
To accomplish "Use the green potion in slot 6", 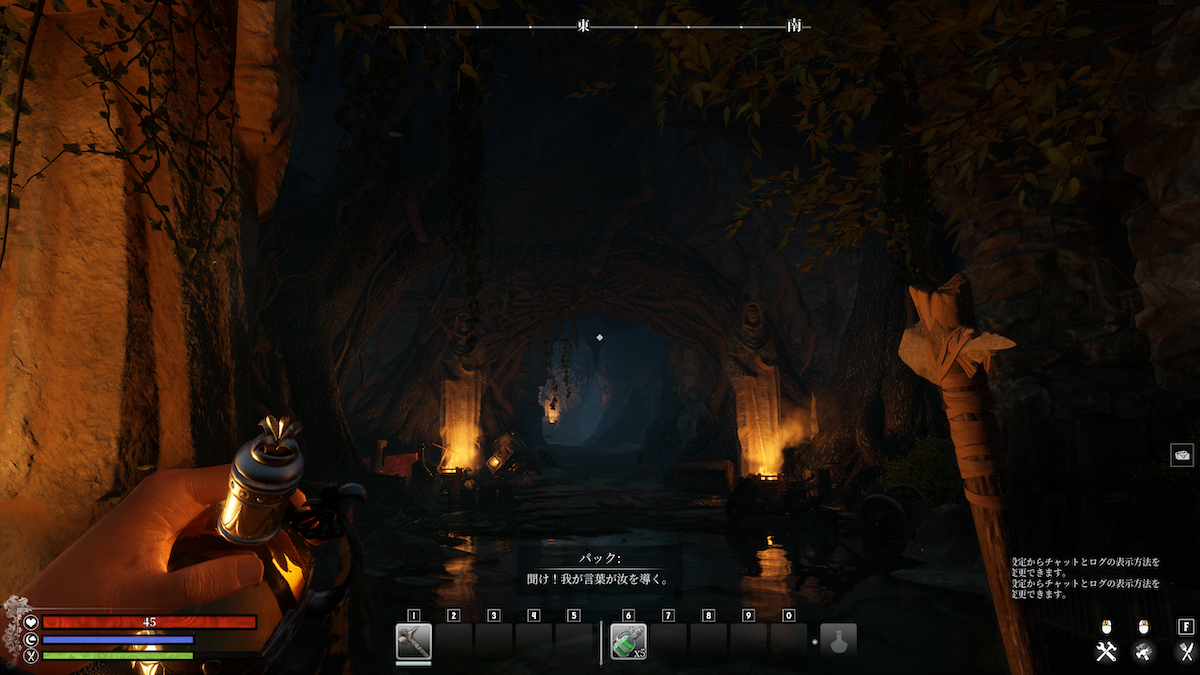I will pos(628,641).
